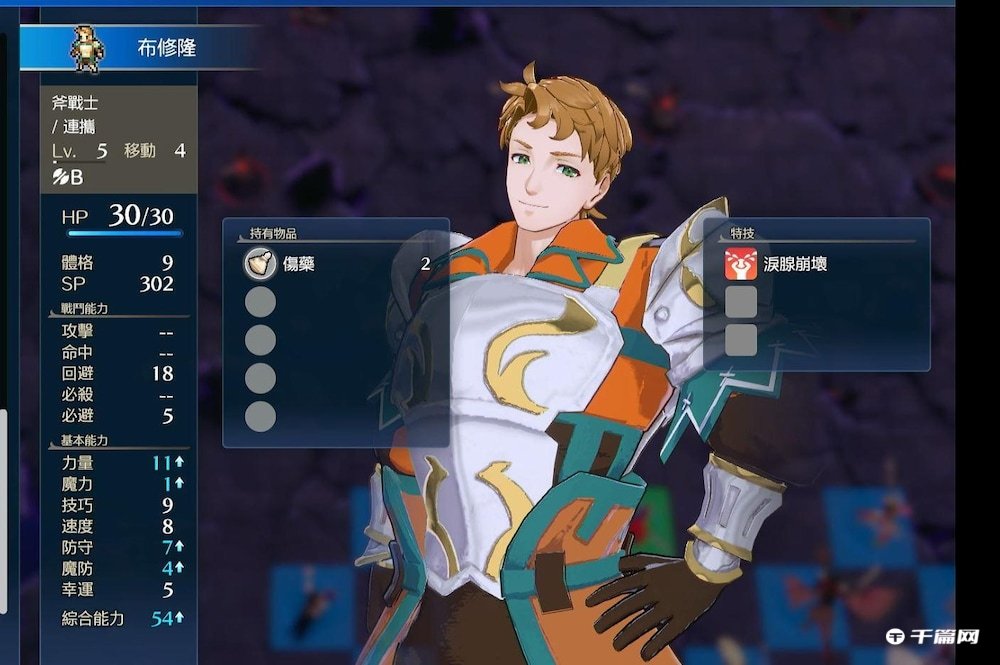Click the 布修隆 unit name header
This screenshot has height=665, width=1000.
tap(166, 48)
